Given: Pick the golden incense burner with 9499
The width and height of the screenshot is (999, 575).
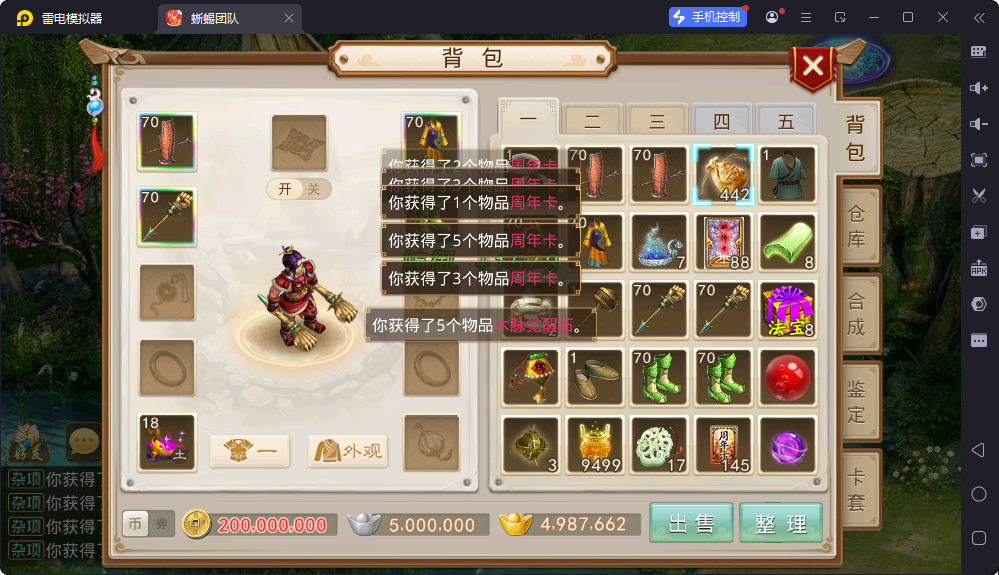Looking at the screenshot, I should (595, 444).
